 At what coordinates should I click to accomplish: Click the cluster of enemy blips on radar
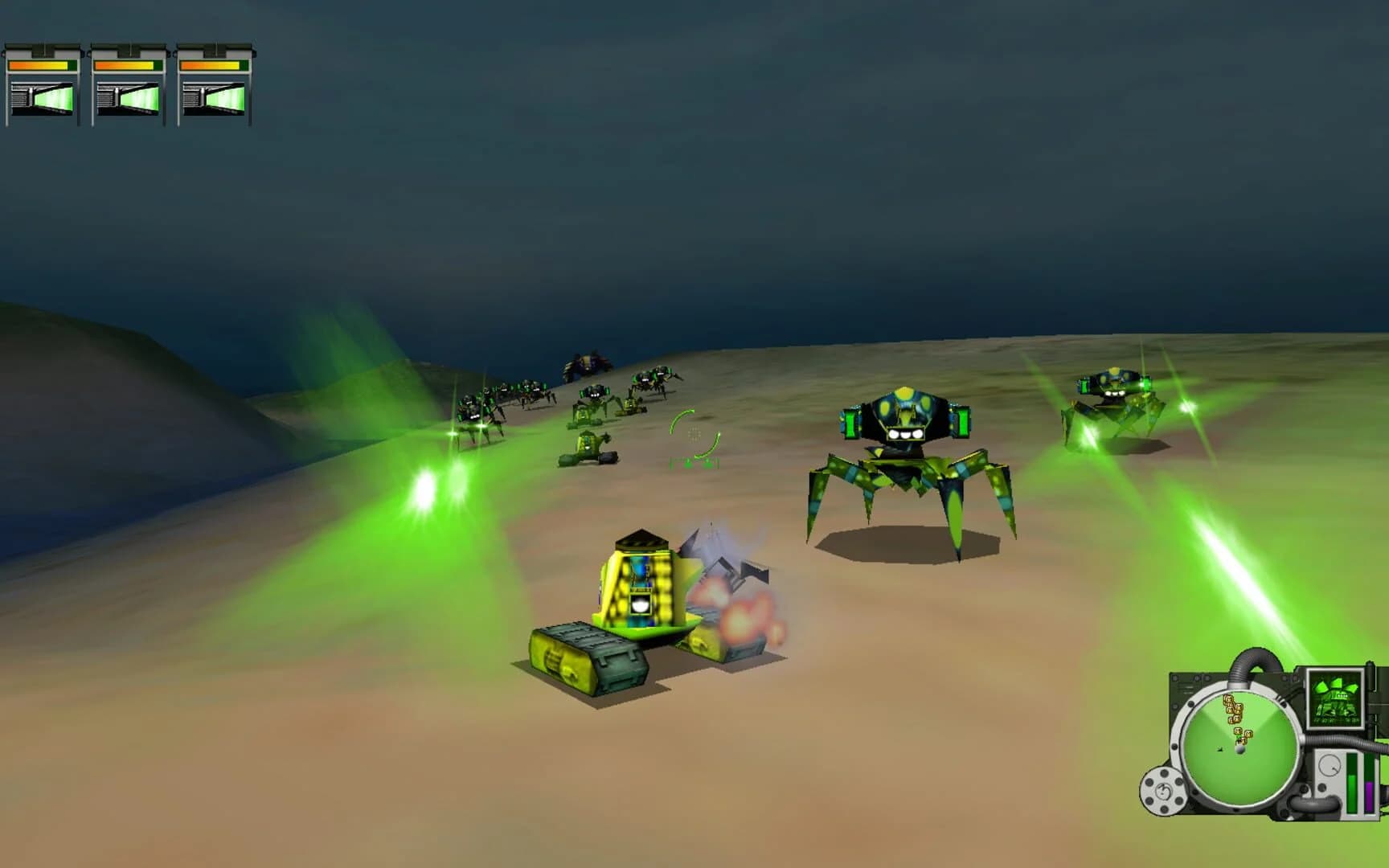click(1232, 711)
